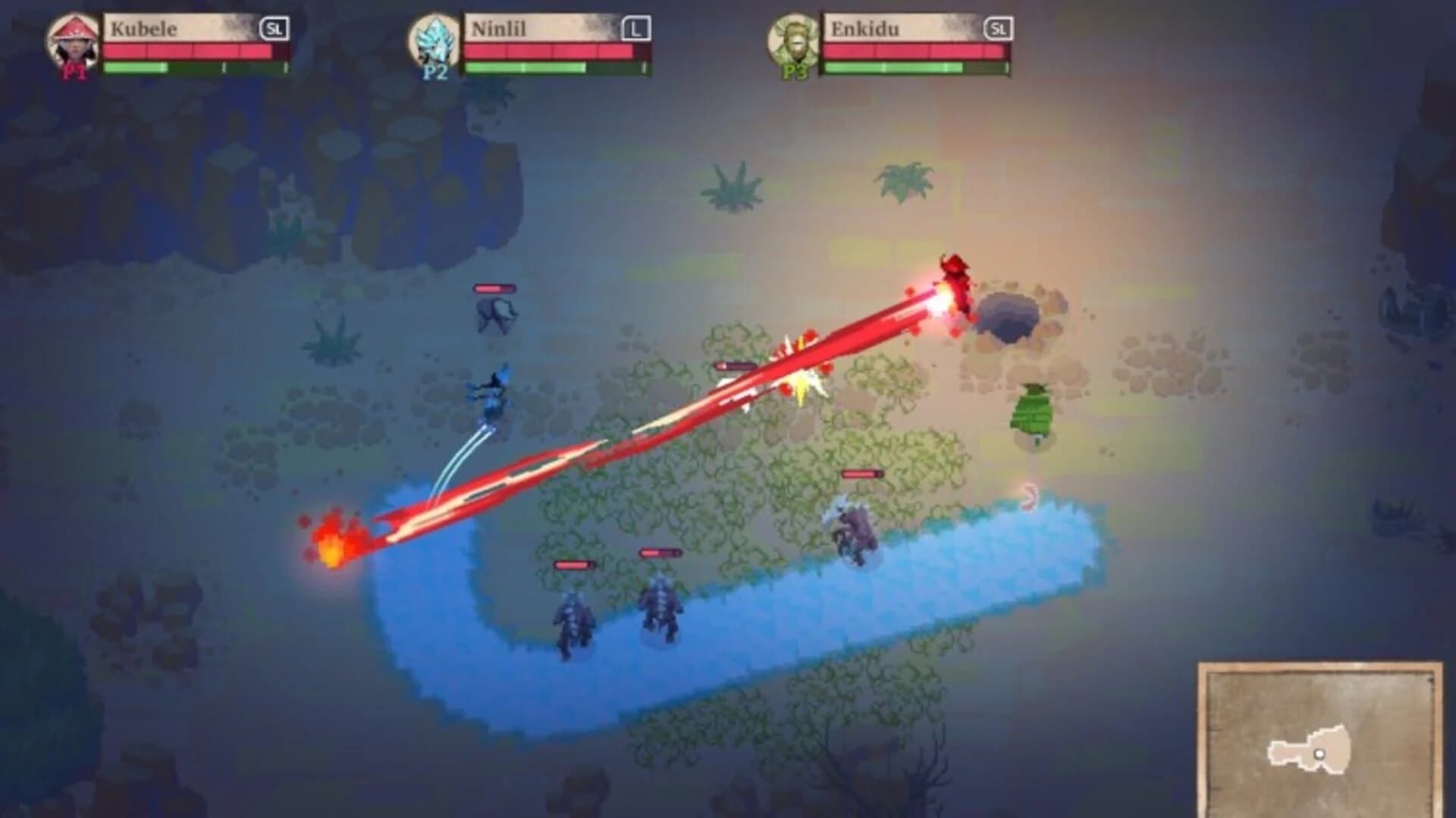Click the P1 player indicator label
Image resolution: width=1456 pixels, height=818 pixels.
click(x=73, y=72)
